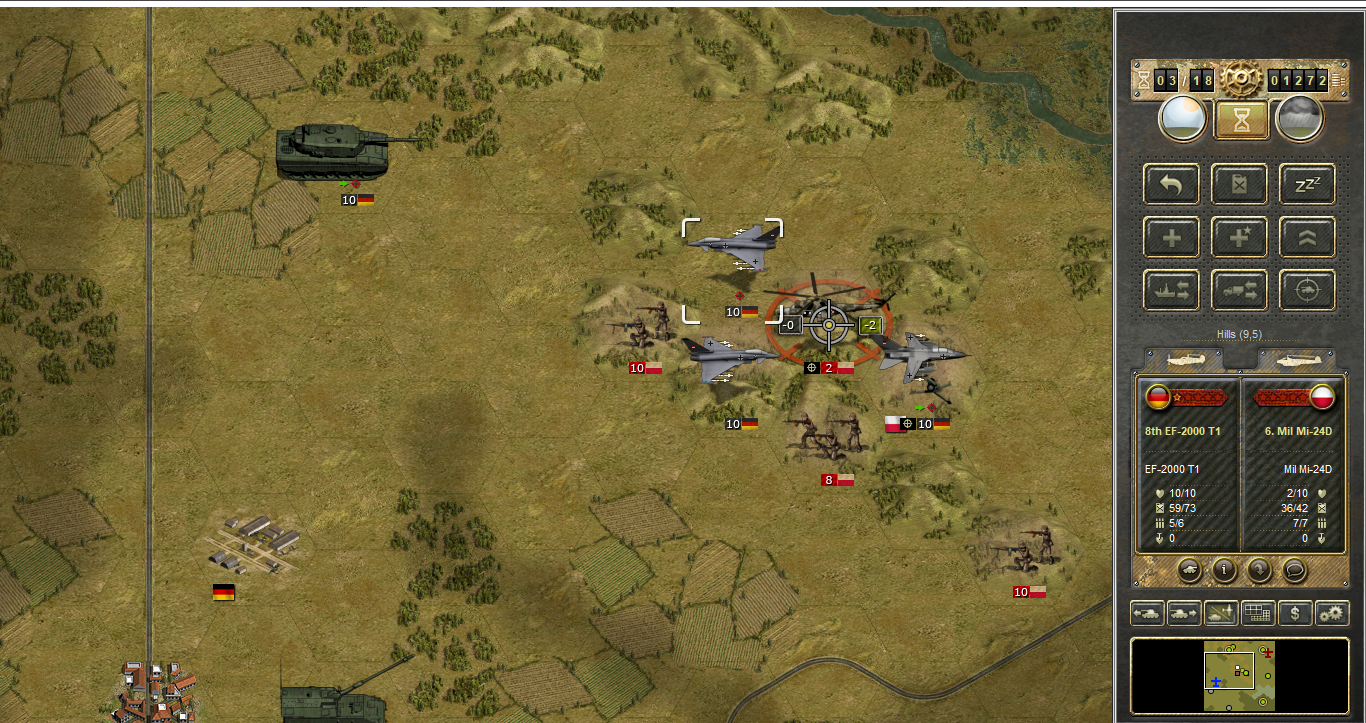Click the ship embark button

coord(1171,290)
